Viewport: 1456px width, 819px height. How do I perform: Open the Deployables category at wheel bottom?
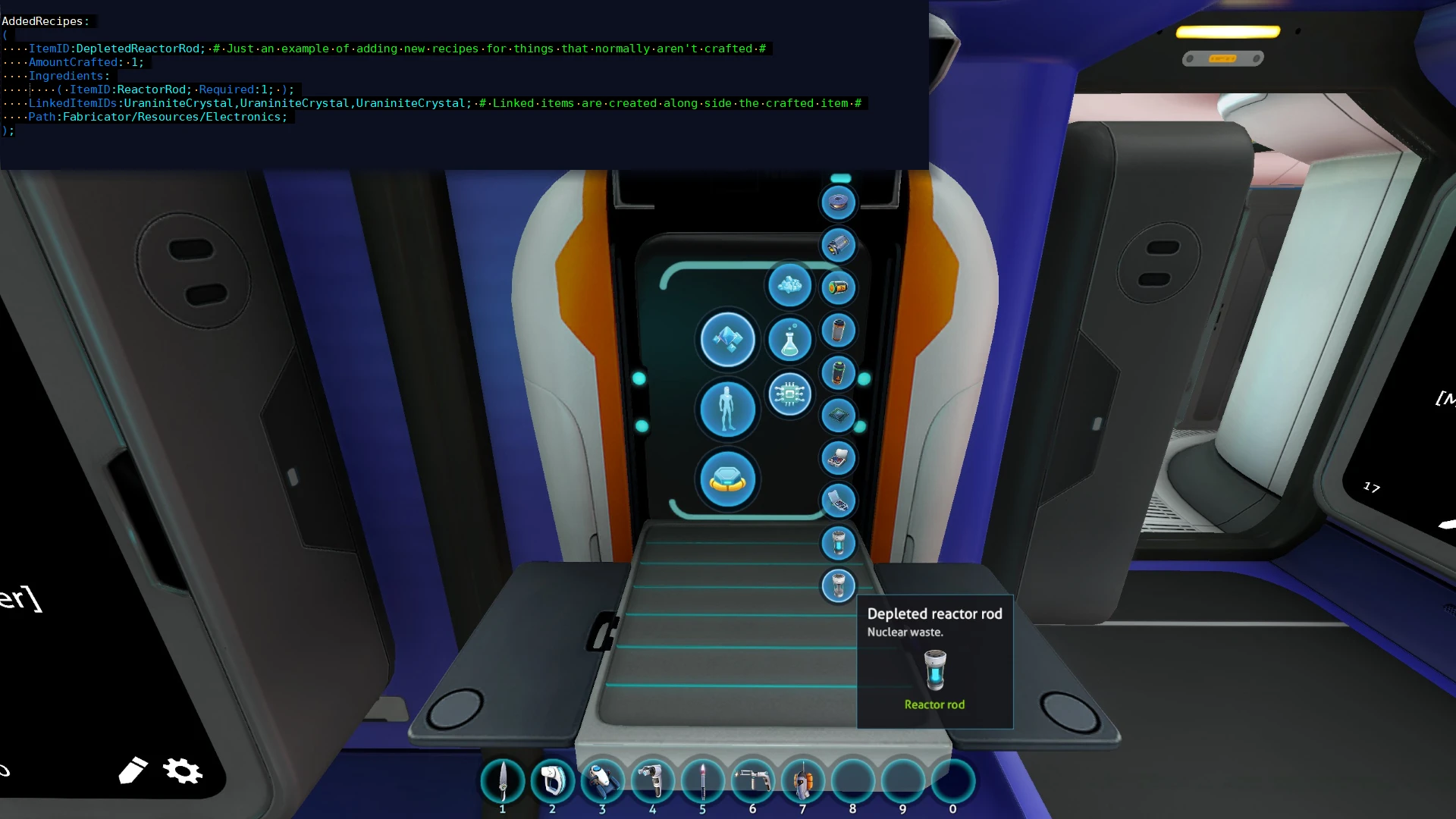[x=728, y=479]
